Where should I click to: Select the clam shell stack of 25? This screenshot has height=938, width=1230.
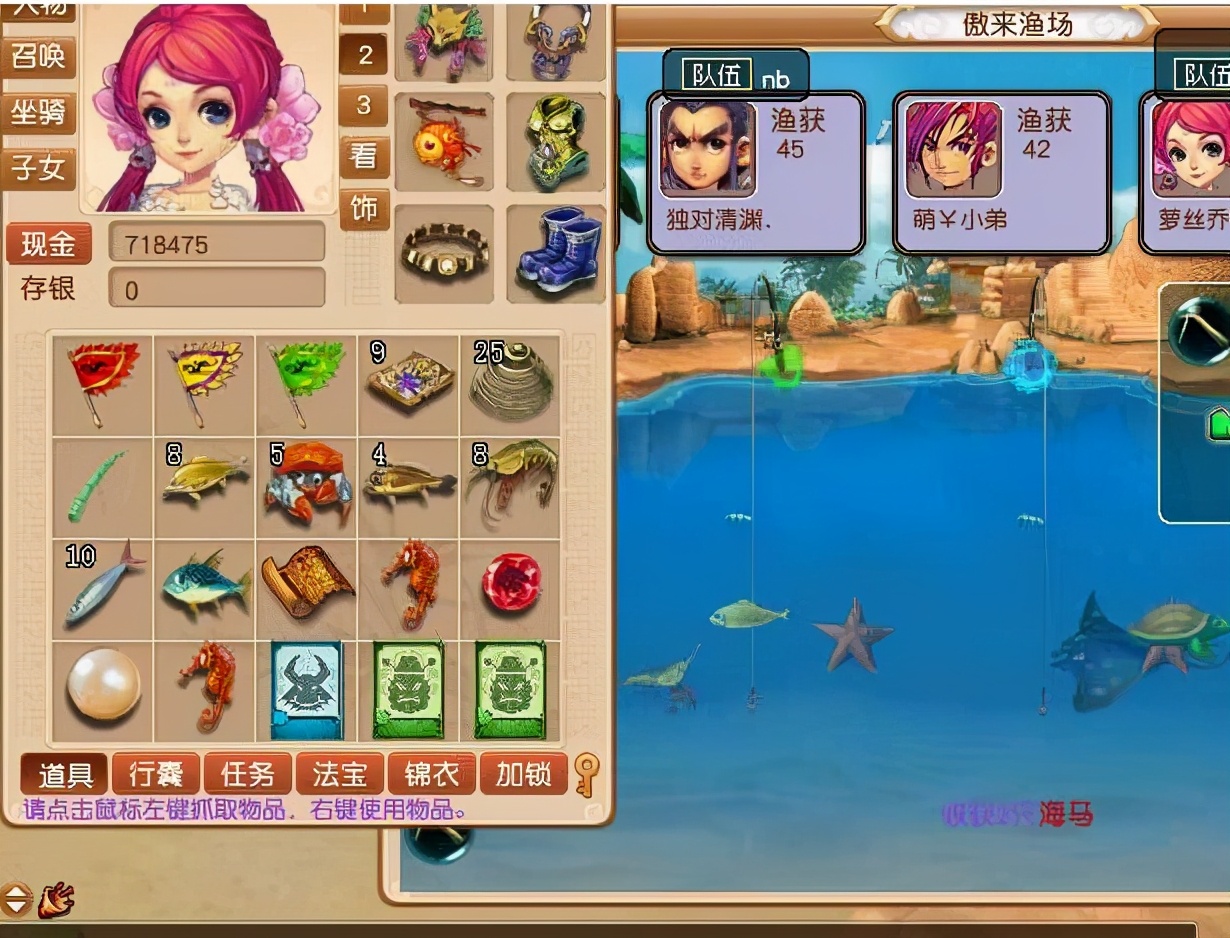click(511, 383)
